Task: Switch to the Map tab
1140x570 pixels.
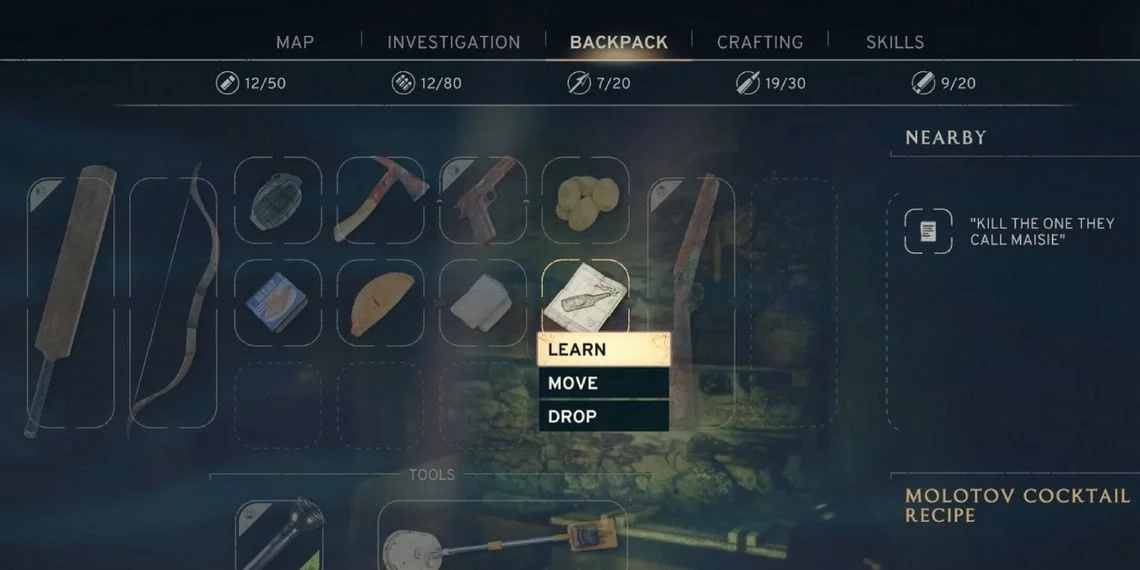Action: (x=295, y=42)
